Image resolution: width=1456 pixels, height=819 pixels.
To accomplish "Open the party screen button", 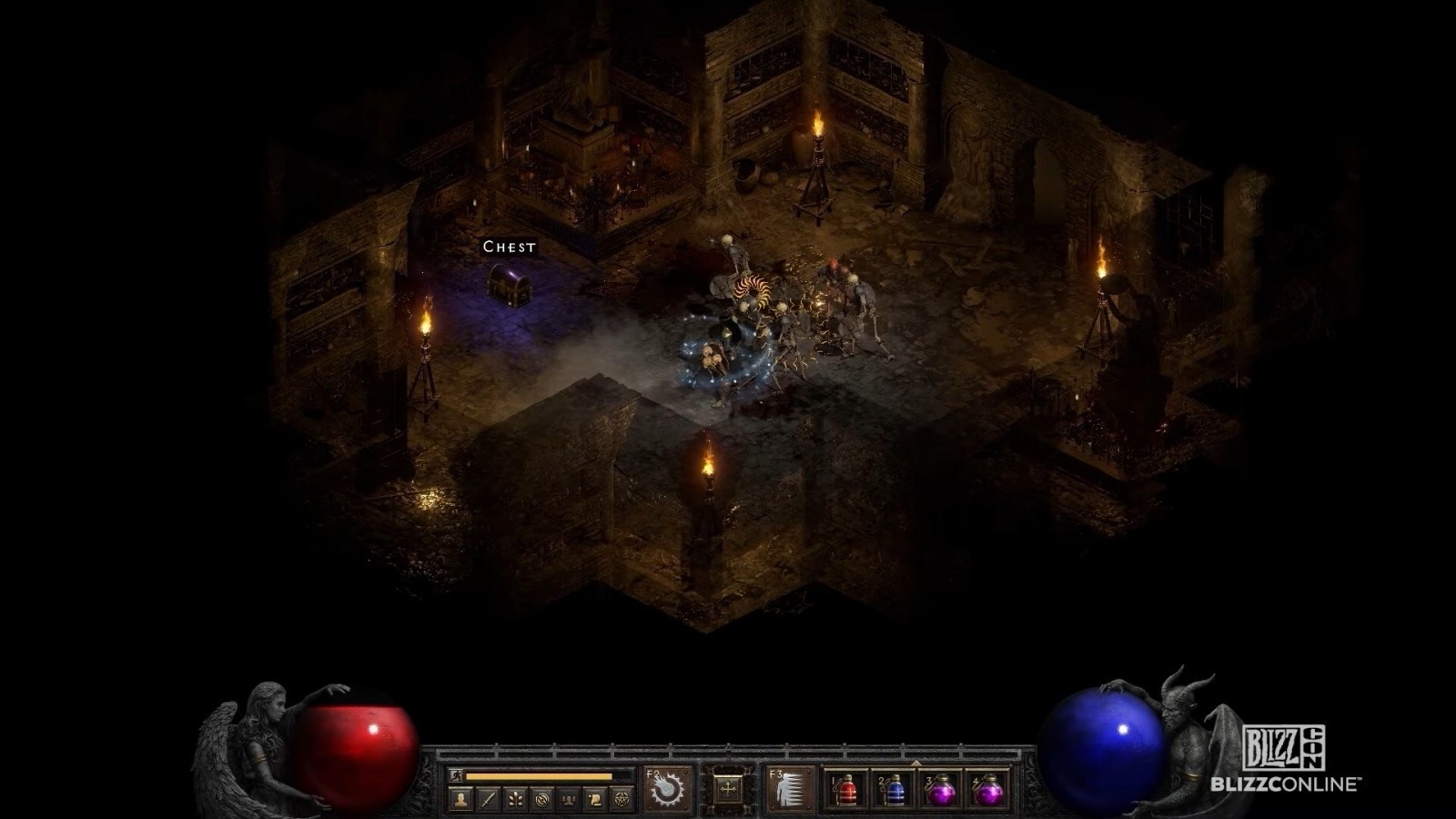I will (x=570, y=800).
